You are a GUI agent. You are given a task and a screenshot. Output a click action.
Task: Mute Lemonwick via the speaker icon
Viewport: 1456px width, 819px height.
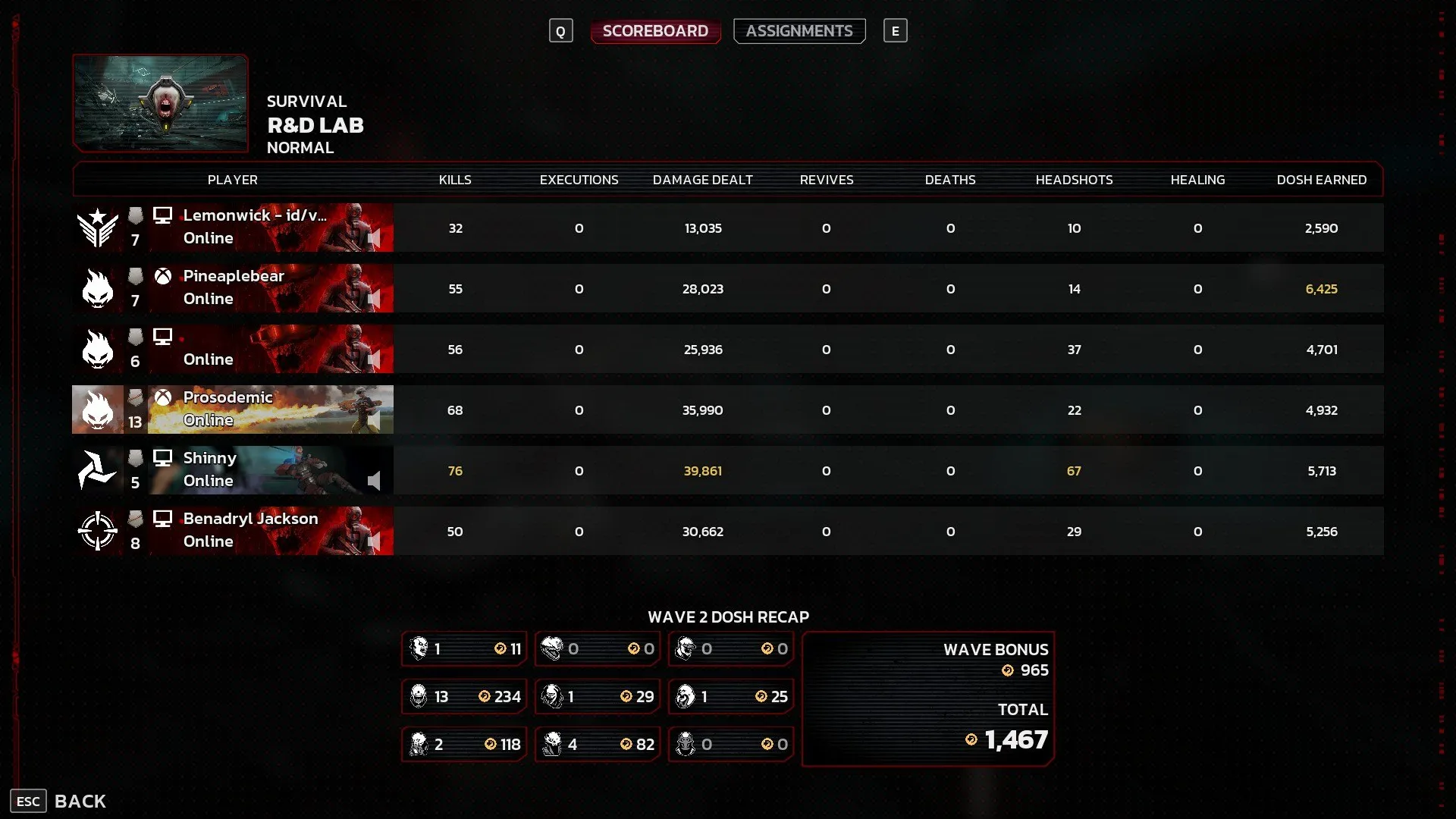coord(374,239)
